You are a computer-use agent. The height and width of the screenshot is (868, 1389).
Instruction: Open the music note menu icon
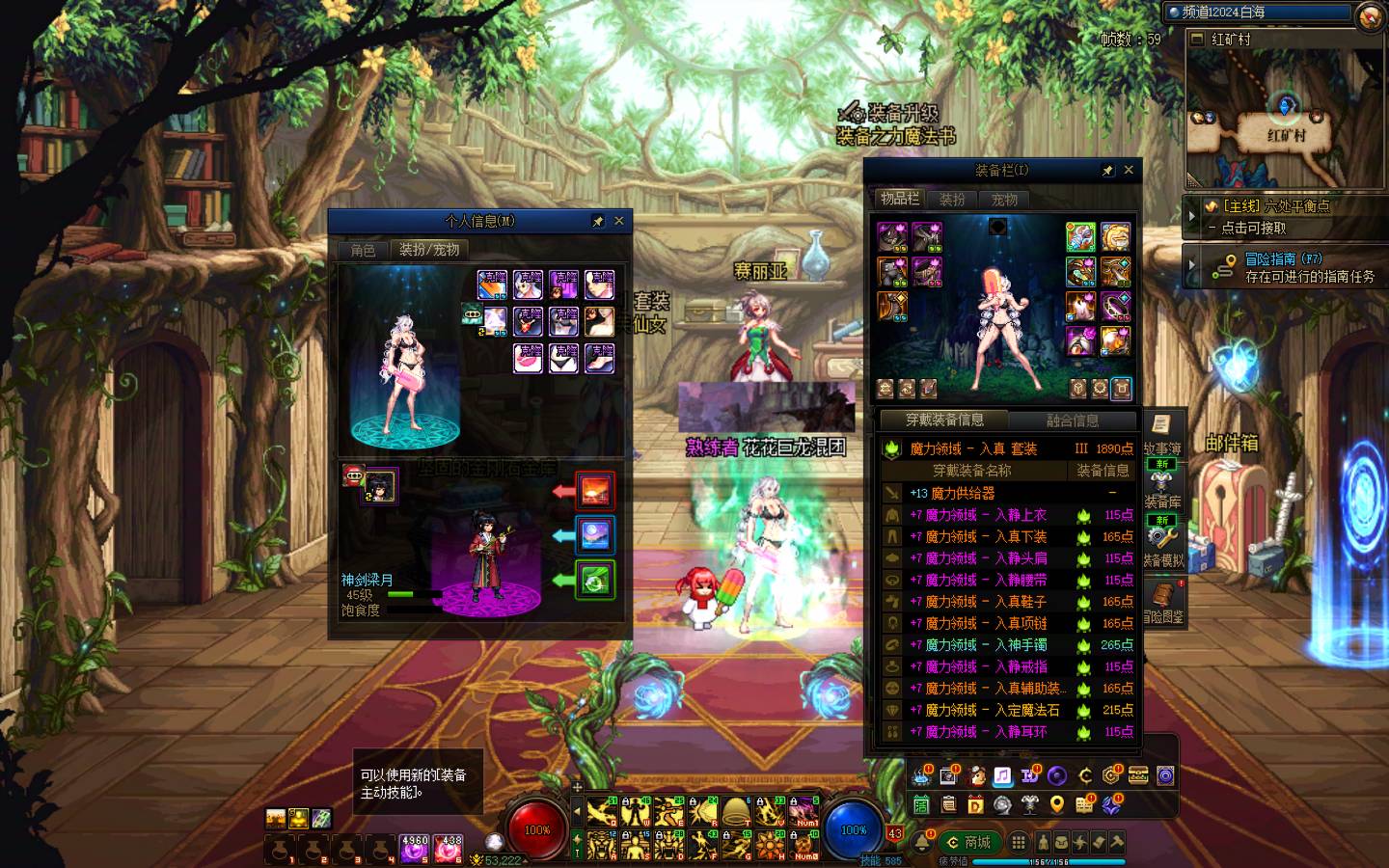[x=1002, y=775]
